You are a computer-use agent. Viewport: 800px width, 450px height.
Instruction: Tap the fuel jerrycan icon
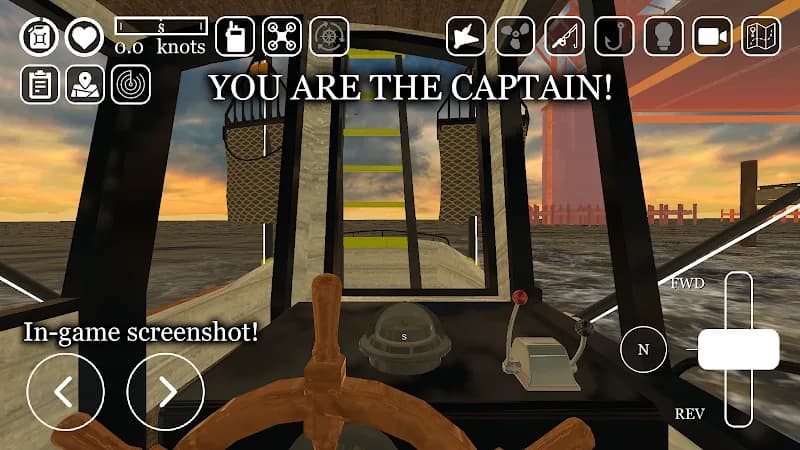click(x=40, y=37)
